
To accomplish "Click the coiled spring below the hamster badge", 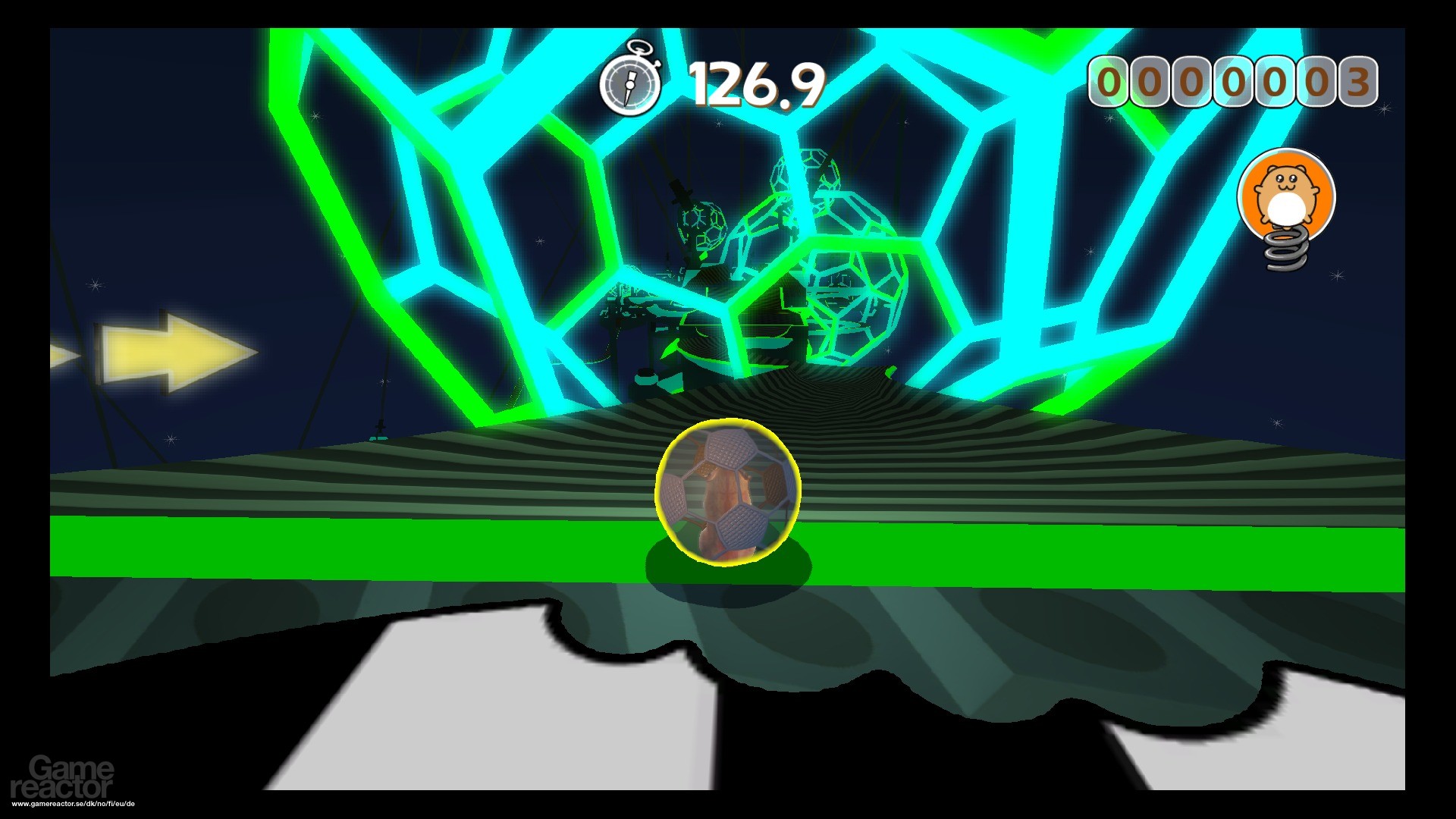I will click(x=1285, y=250).
